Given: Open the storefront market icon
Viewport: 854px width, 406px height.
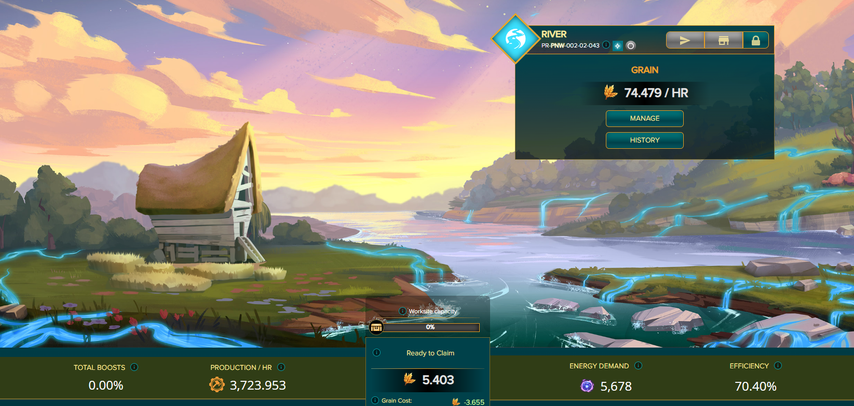Looking at the screenshot, I should tap(723, 40).
